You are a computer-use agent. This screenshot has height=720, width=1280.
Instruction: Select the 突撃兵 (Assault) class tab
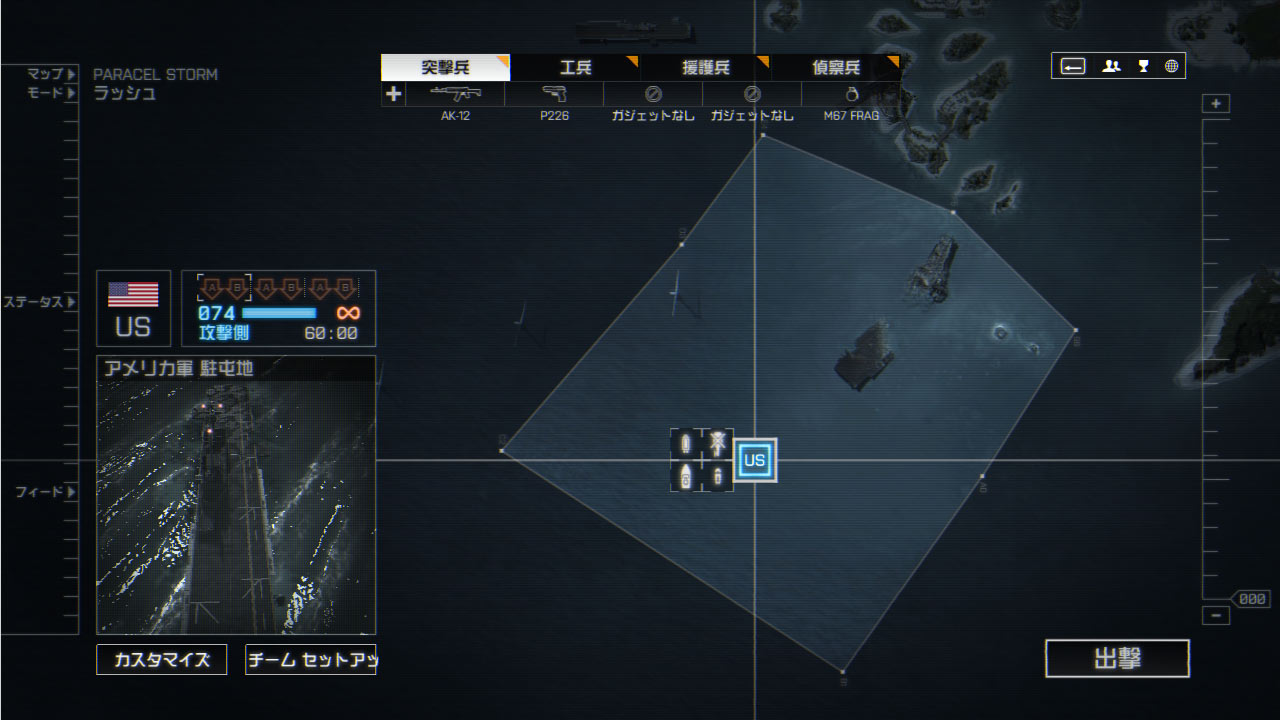[x=445, y=68]
